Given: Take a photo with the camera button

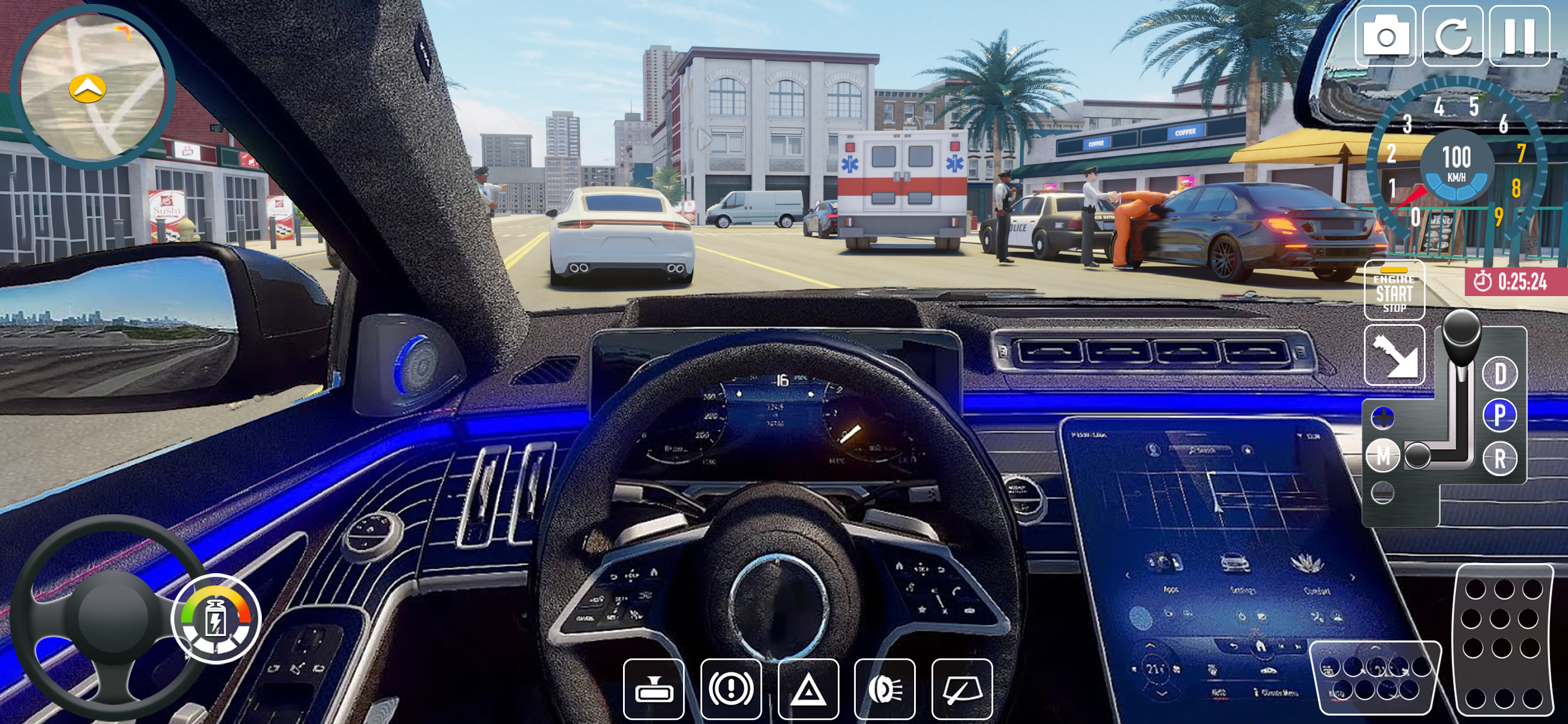Looking at the screenshot, I should (1385, 37).
